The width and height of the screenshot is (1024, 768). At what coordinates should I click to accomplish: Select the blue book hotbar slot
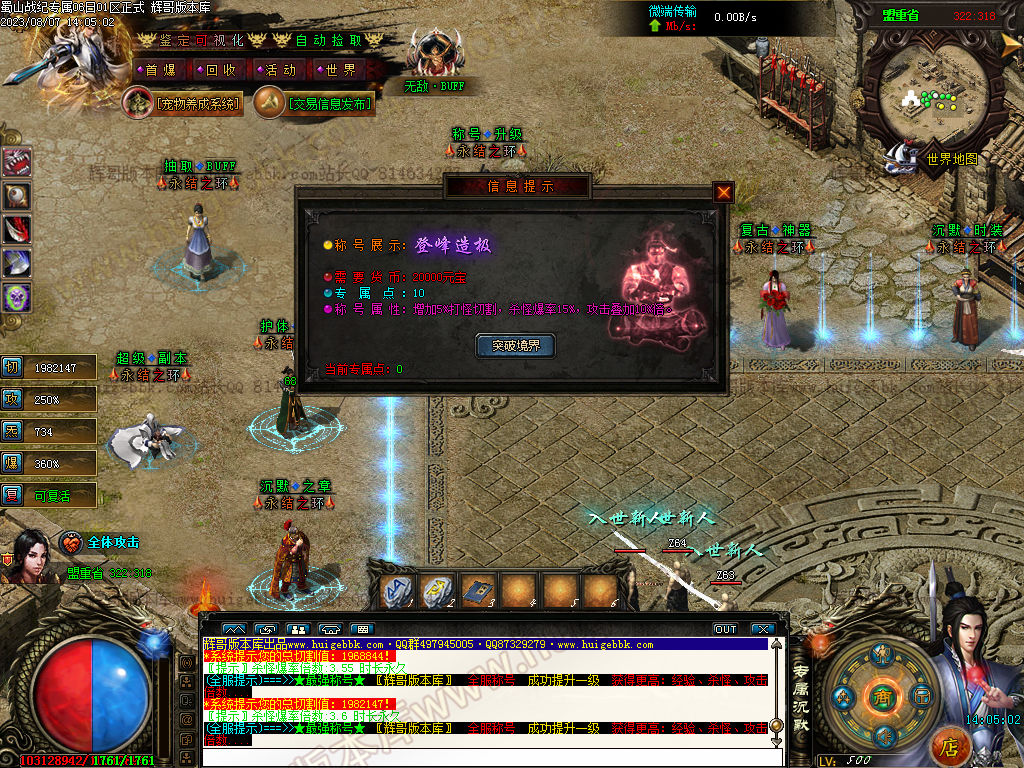click(478, 591)
